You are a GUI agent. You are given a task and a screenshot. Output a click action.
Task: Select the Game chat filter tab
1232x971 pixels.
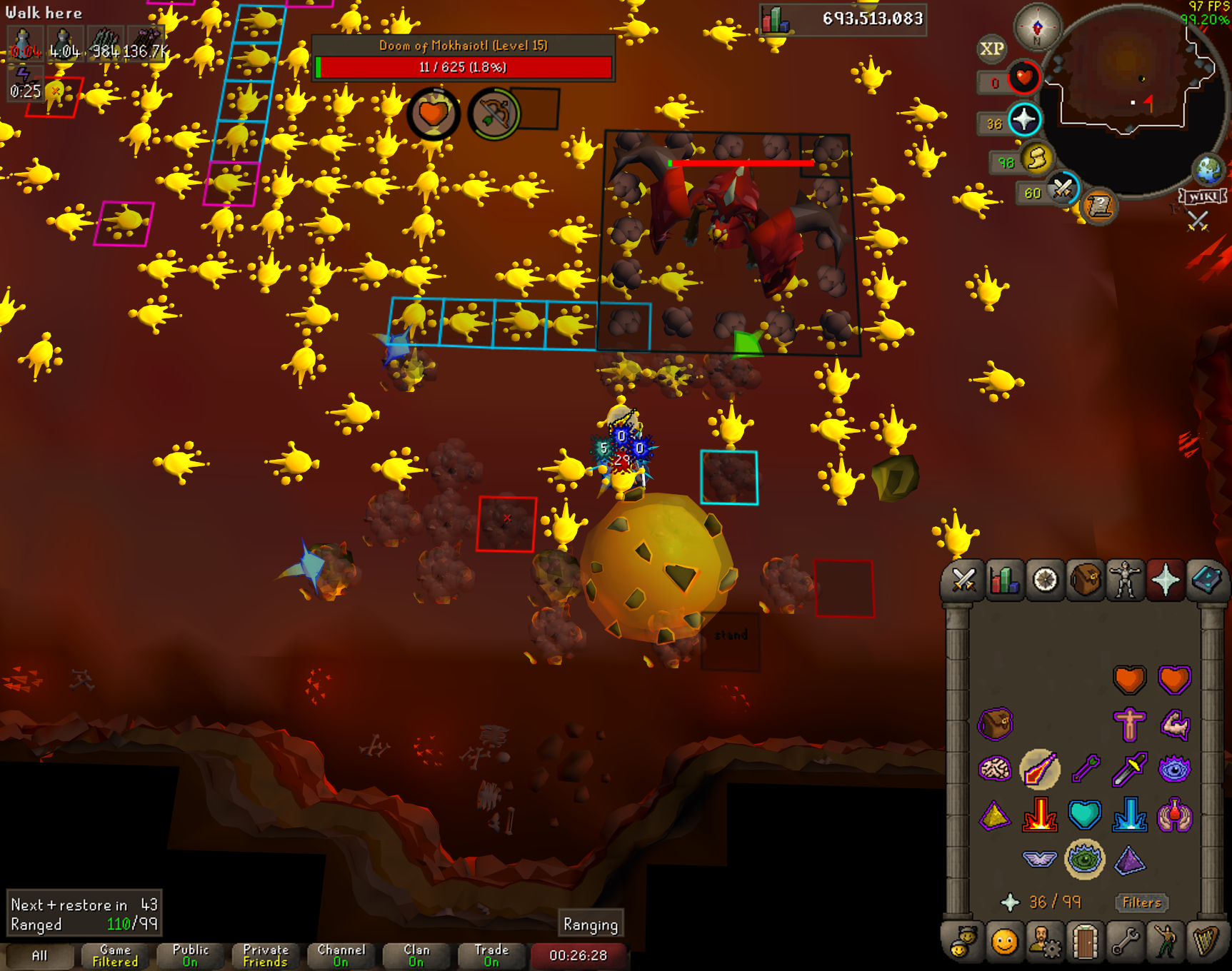(115, 955)
